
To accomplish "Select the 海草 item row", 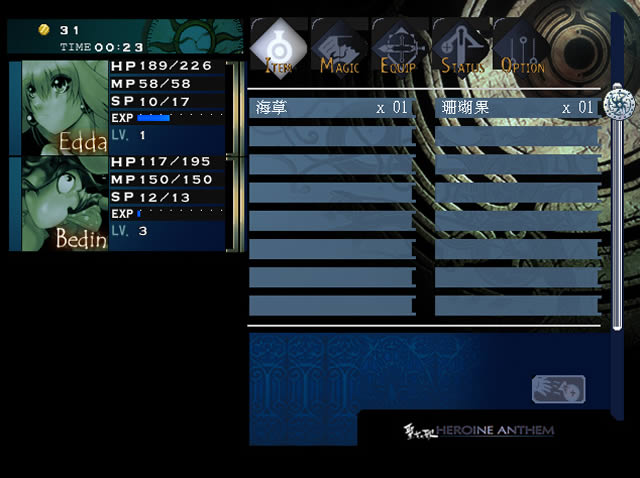I will pos(331,108).
